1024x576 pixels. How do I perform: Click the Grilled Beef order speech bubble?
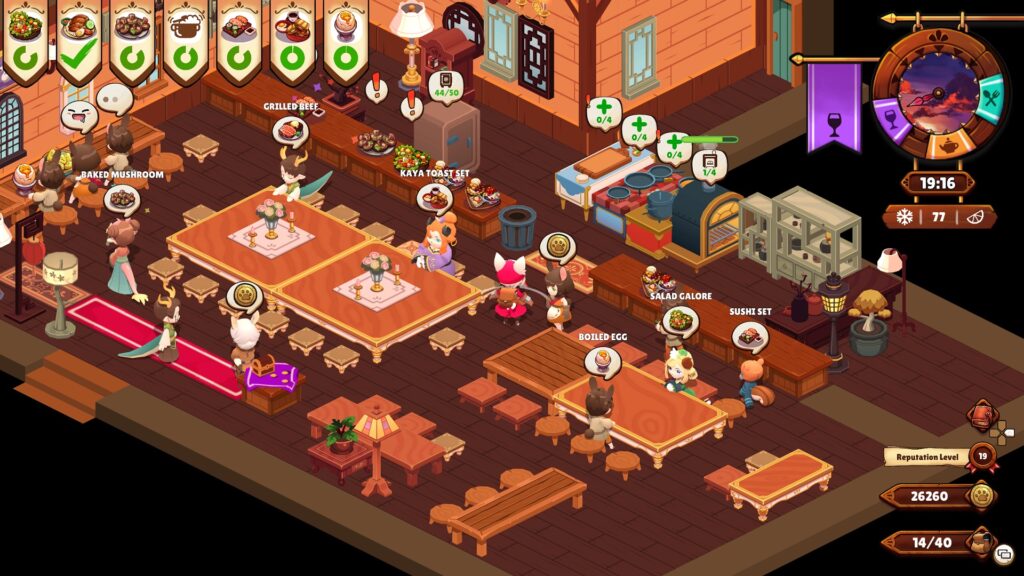[290, 130]
